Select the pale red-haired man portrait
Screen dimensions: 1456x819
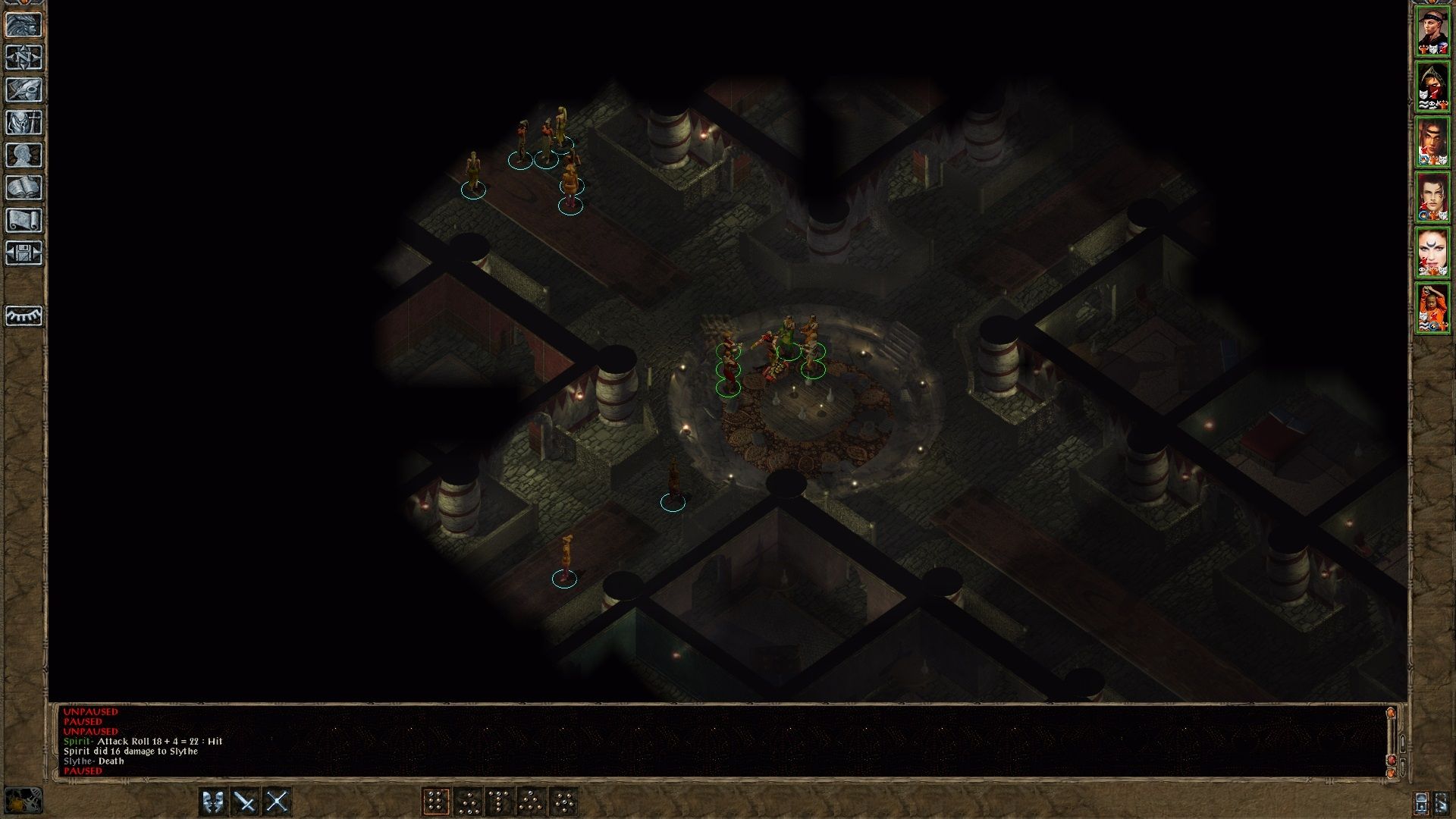[x=1432, y=197]
